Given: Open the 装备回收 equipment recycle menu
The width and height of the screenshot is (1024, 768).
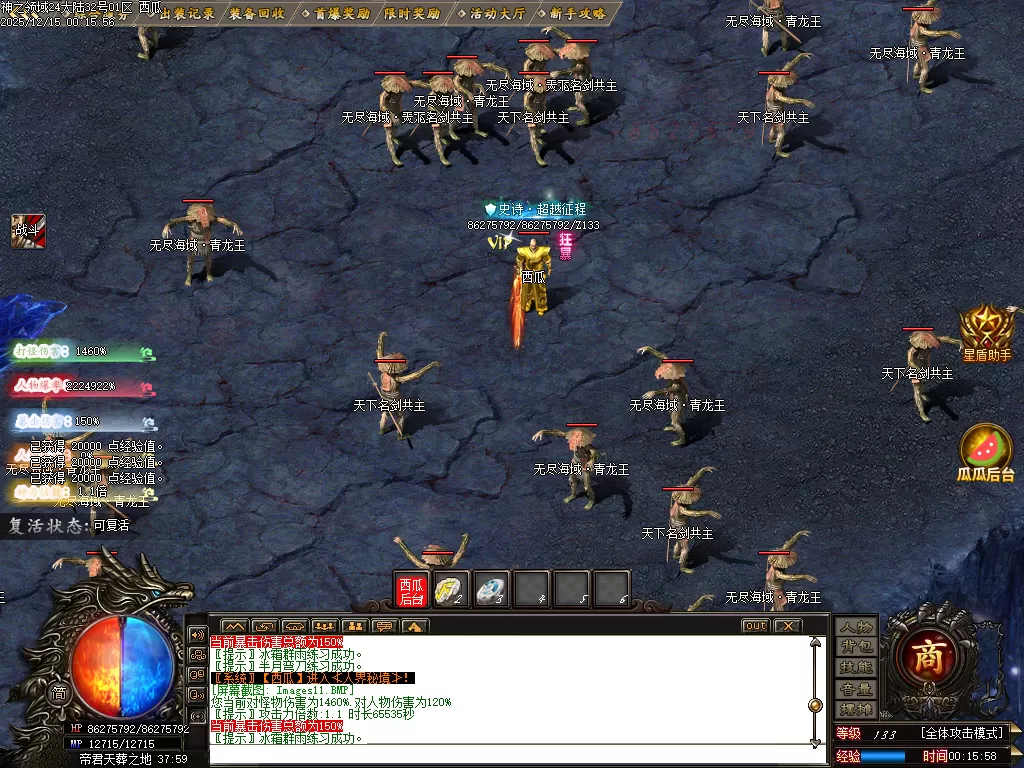Looking at the screenshot, I should 256,14.
